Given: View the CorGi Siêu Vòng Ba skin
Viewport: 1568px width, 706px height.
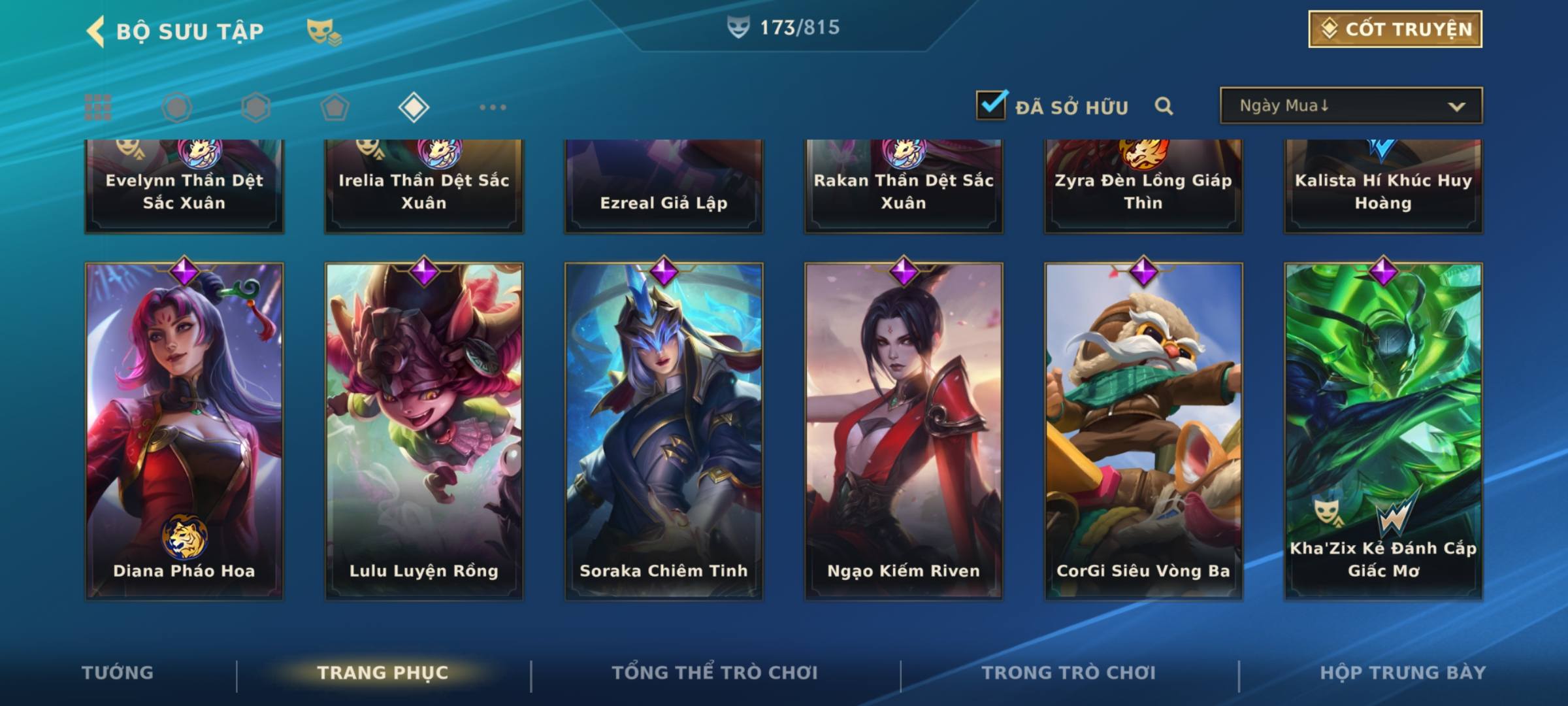Looking at the screenshot, I should tap(1143, 431).
